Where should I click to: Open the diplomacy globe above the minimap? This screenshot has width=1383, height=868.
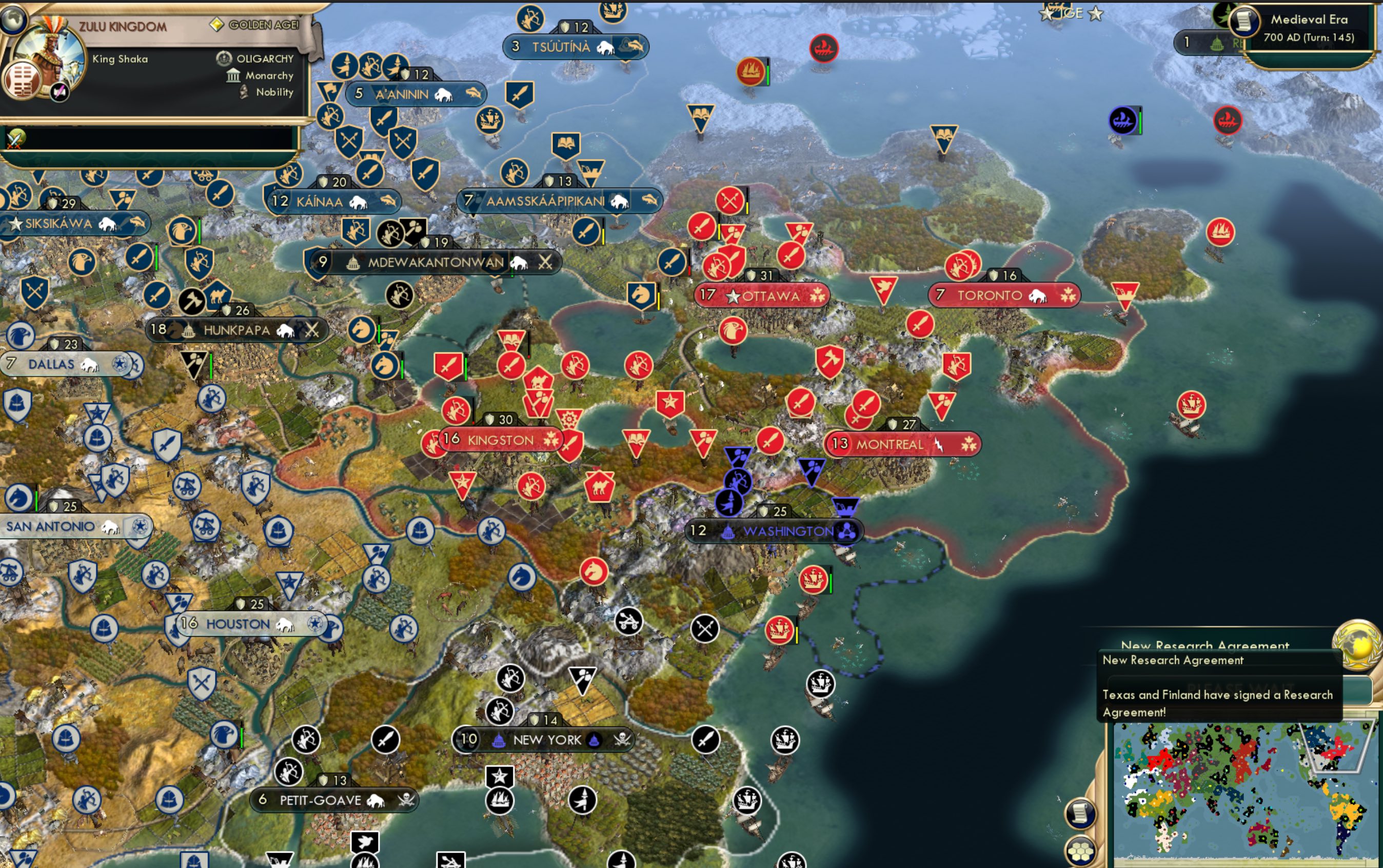pos(1358,645)
